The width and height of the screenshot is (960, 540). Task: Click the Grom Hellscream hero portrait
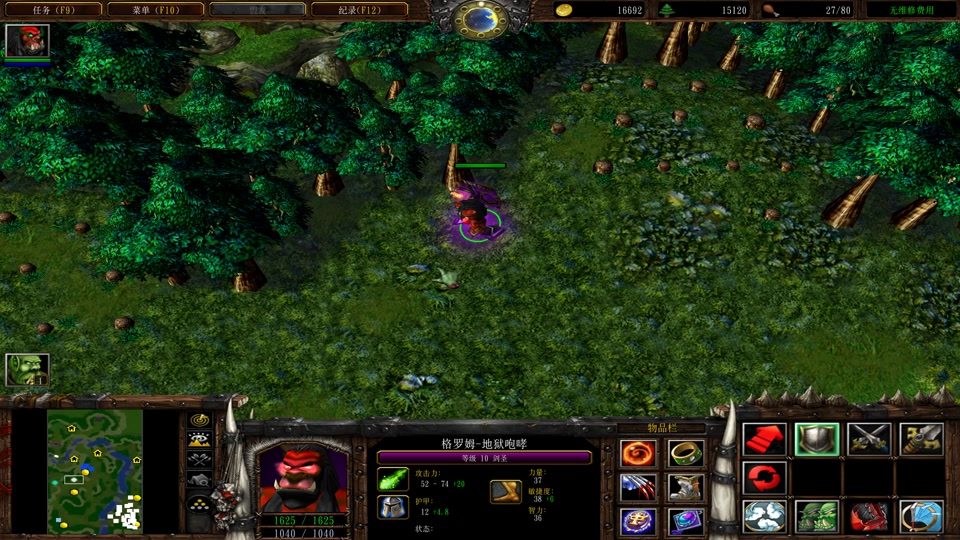point(302,477)
